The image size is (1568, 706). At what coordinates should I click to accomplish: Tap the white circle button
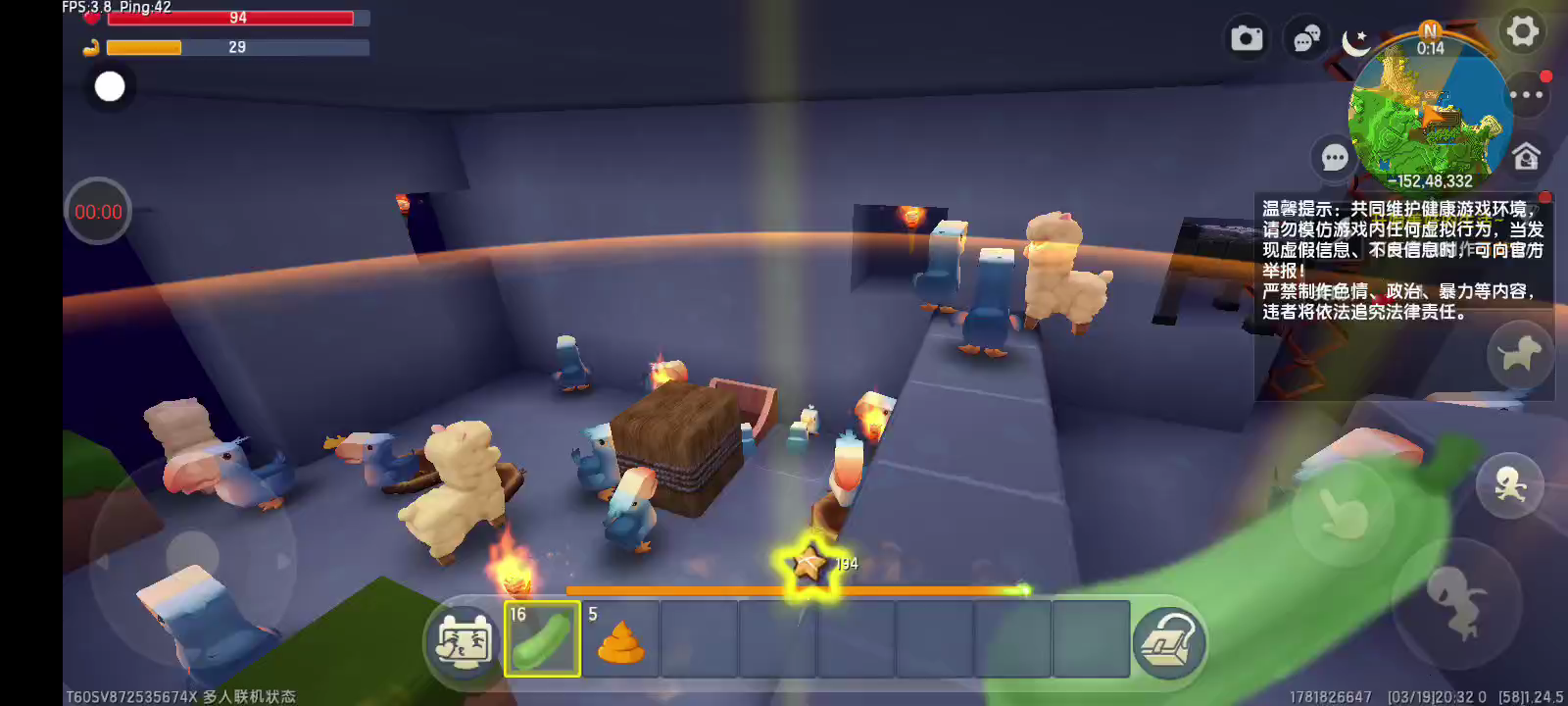tap(110, 86)
